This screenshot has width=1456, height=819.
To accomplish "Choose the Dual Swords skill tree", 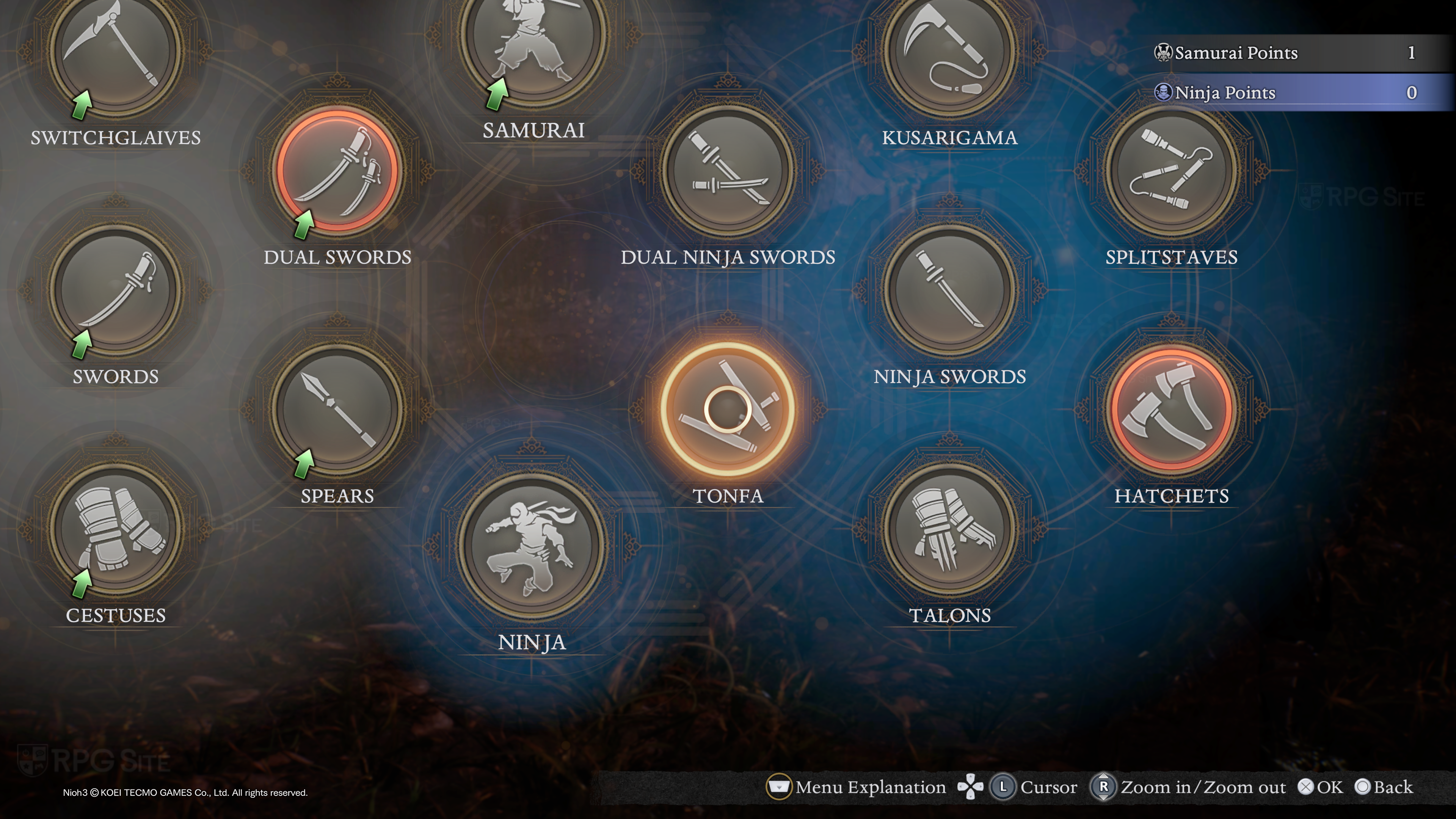I will pyautogui.click(x=338, y=171).
